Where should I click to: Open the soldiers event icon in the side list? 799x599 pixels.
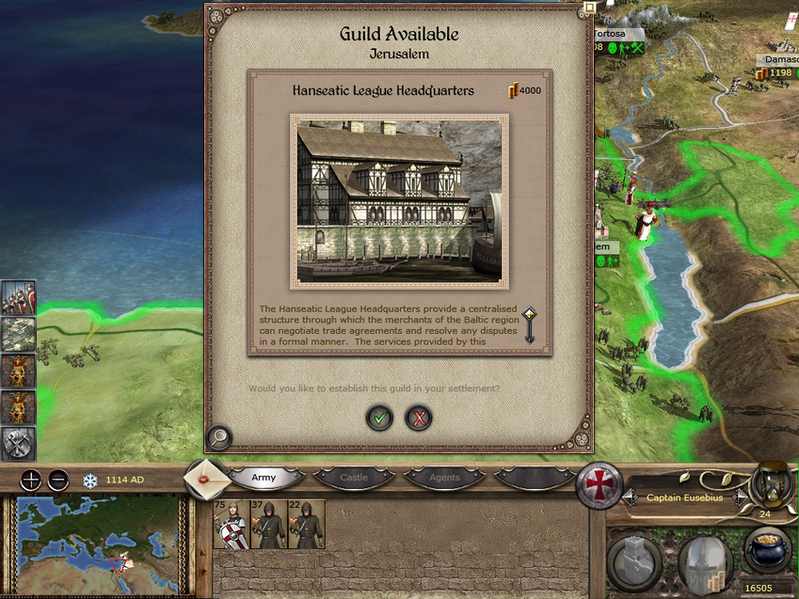(18, 297)
